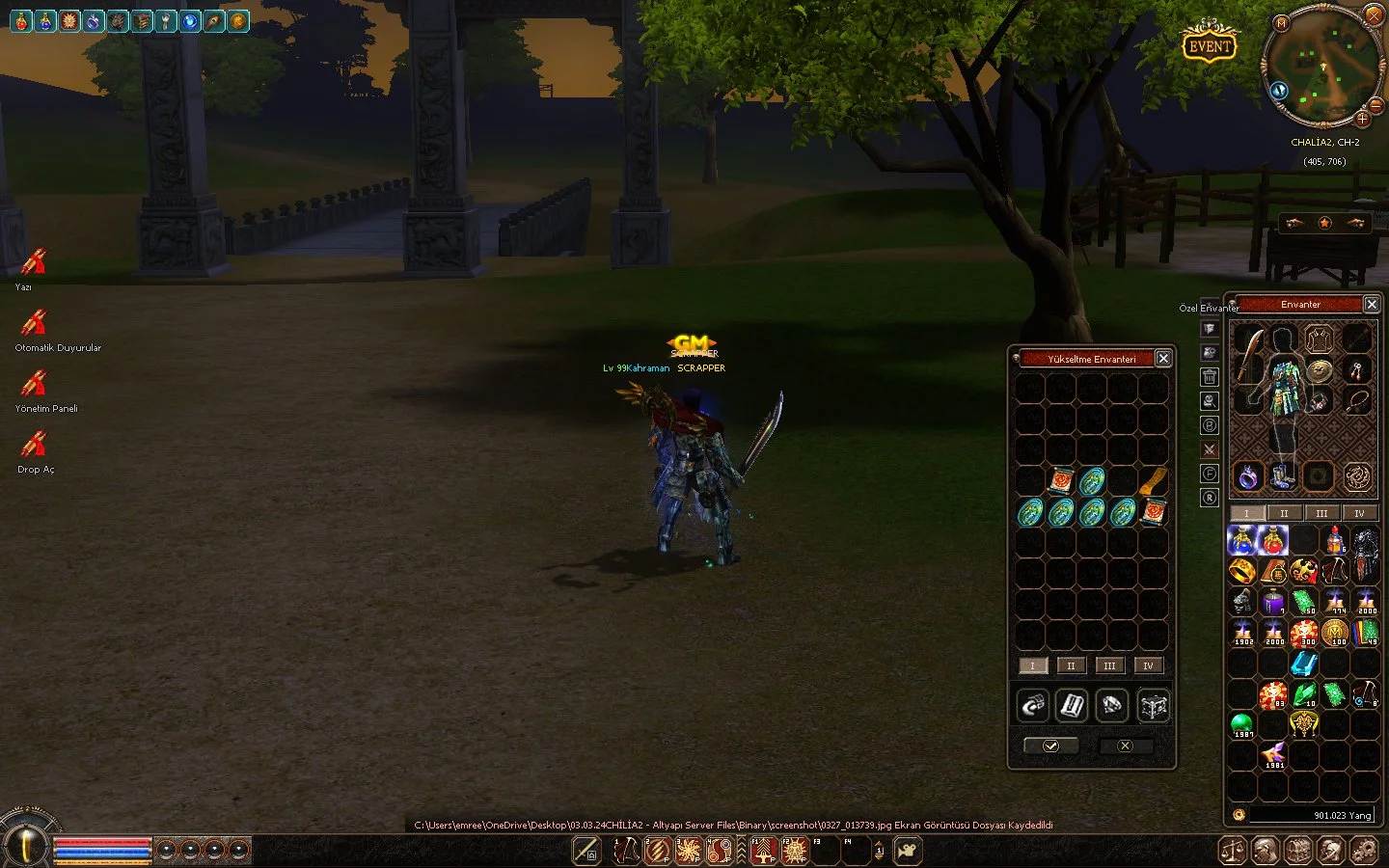Click the circular minimap
This screenshot has height=868, width=1389.
pos(1323,69)
